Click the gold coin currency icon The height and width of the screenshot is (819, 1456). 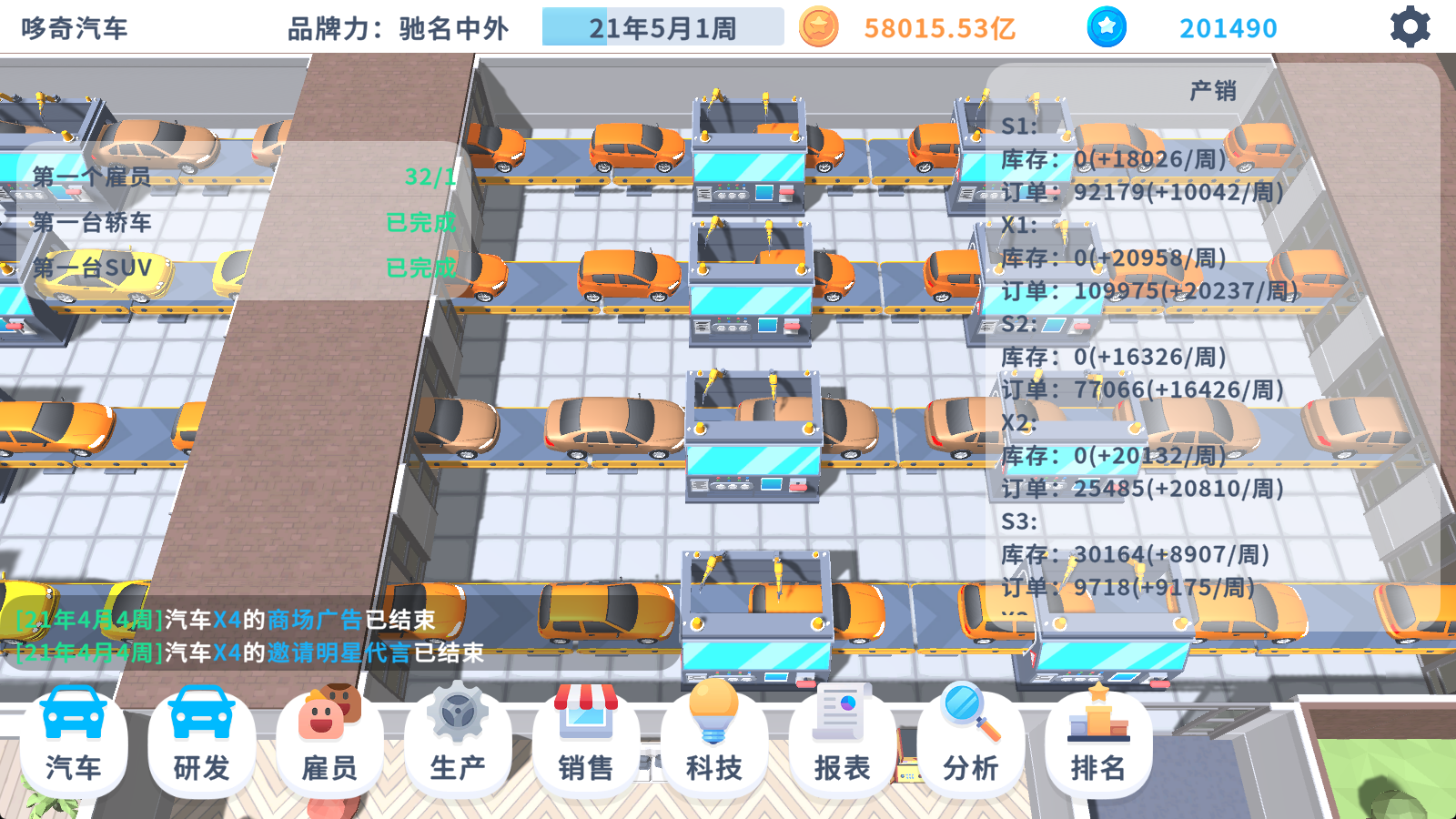820,26
